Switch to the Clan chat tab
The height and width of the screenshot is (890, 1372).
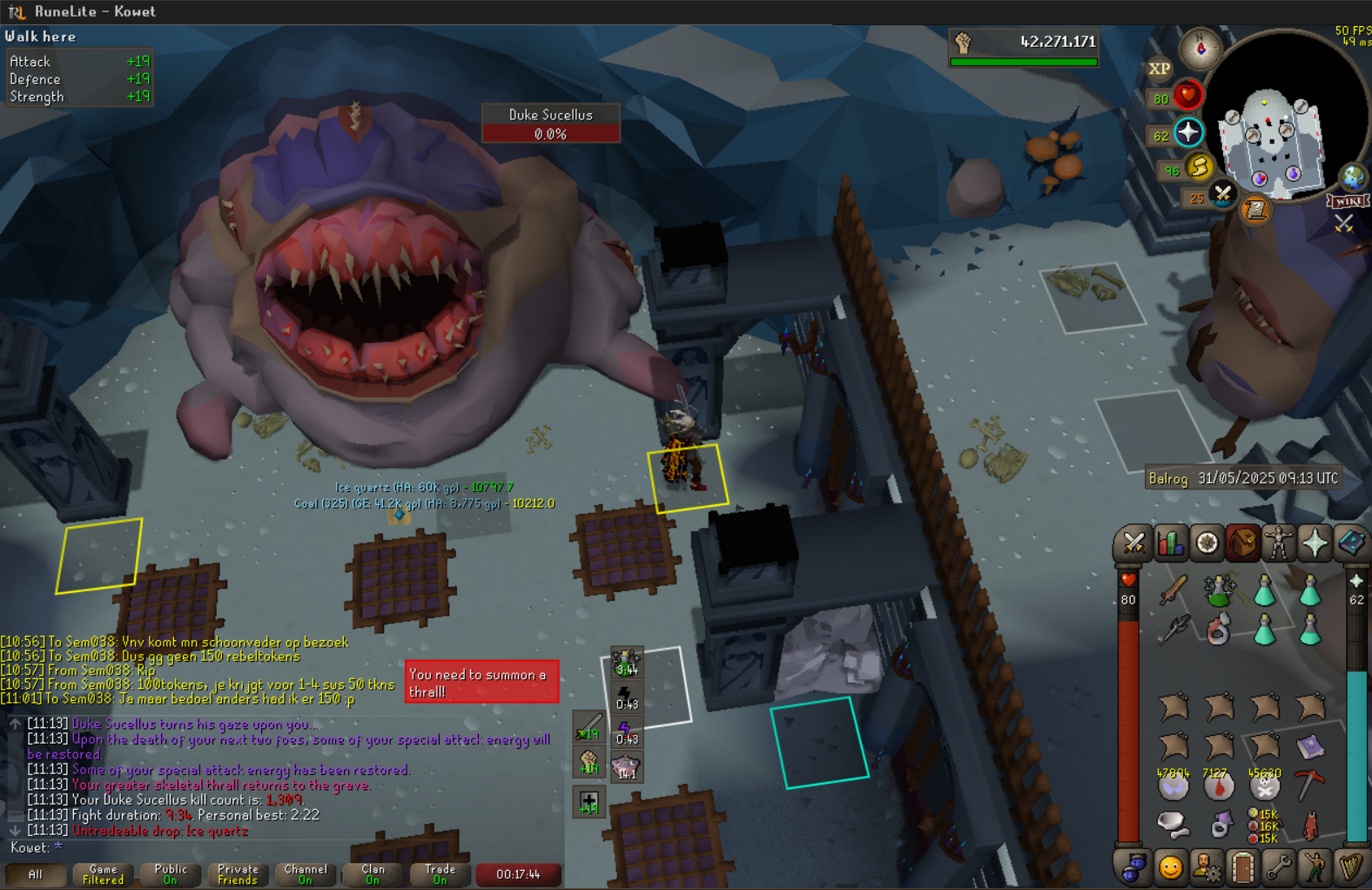373,874
